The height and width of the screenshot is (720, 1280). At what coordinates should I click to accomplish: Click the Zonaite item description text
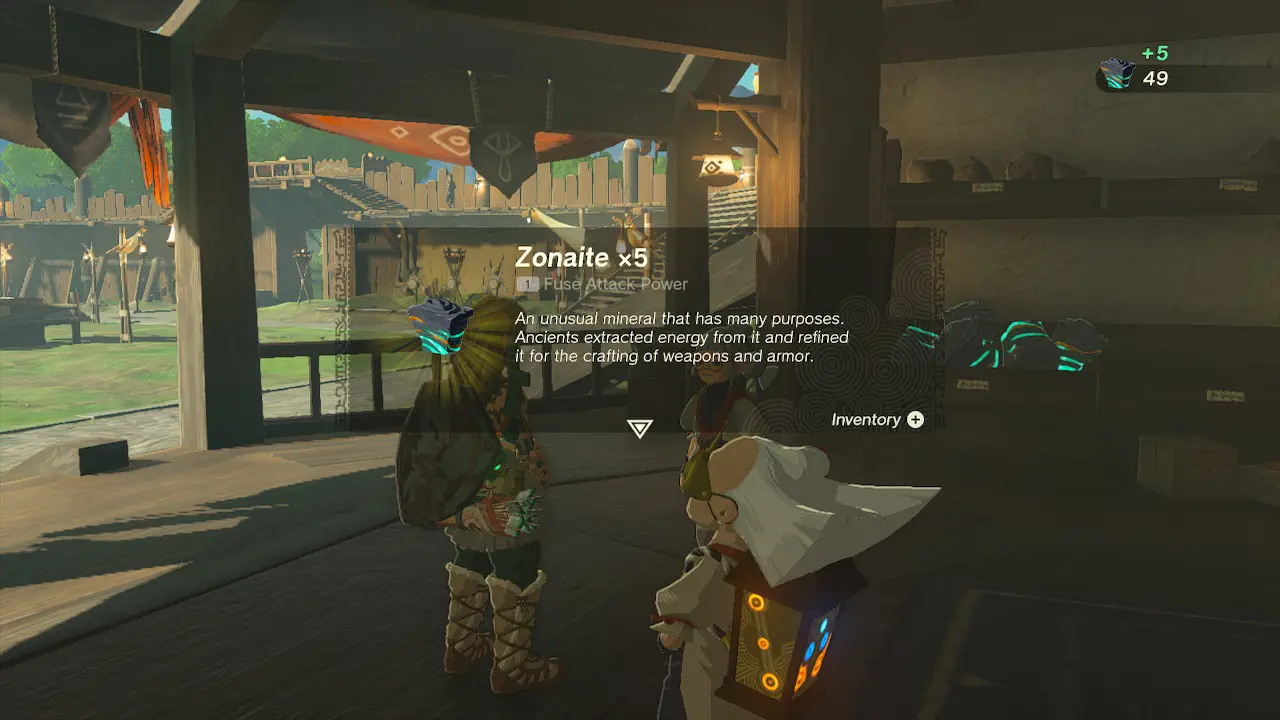point(680,337)
